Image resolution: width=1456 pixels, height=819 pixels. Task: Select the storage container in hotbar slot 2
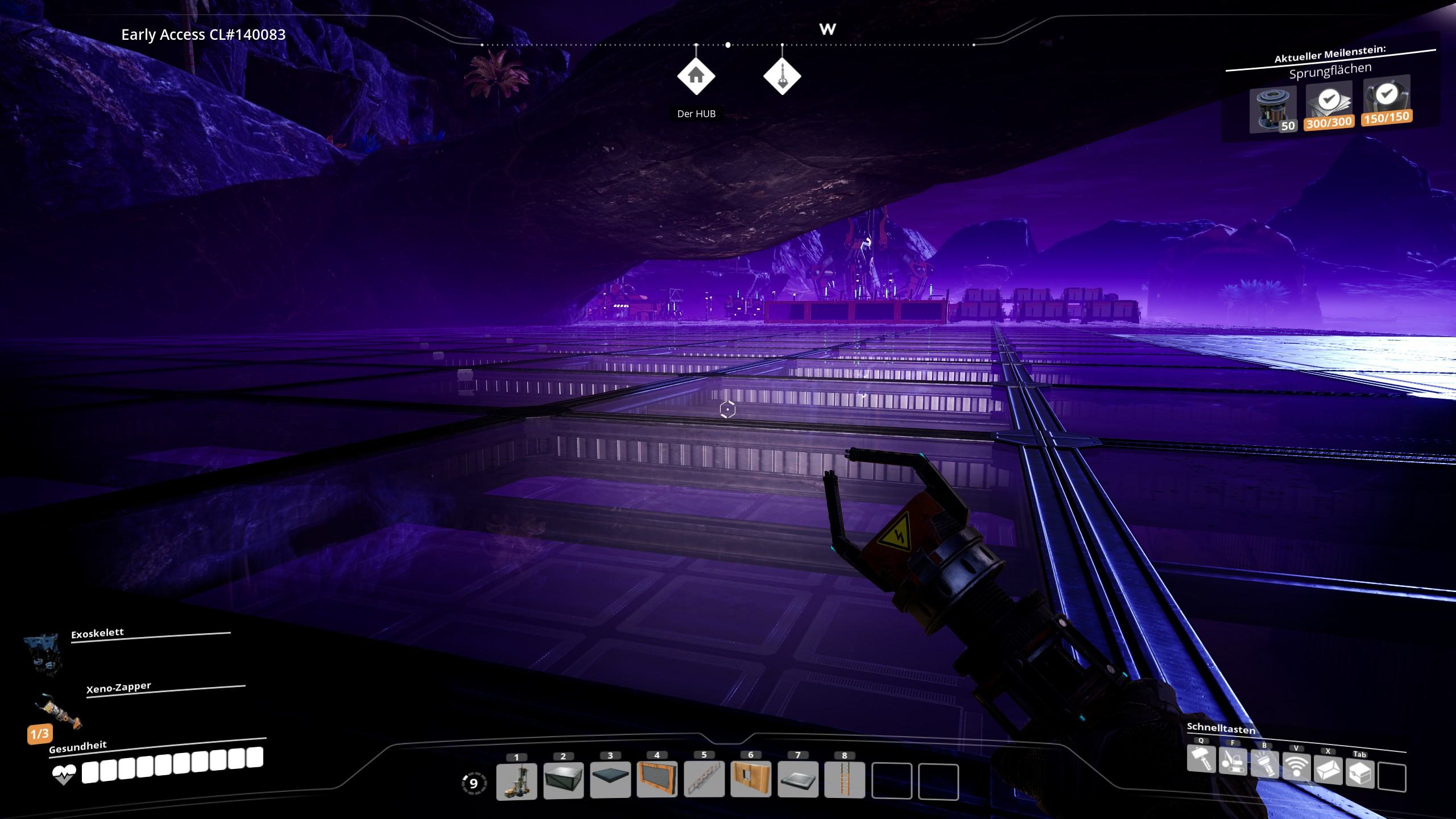tap(563, 780)
